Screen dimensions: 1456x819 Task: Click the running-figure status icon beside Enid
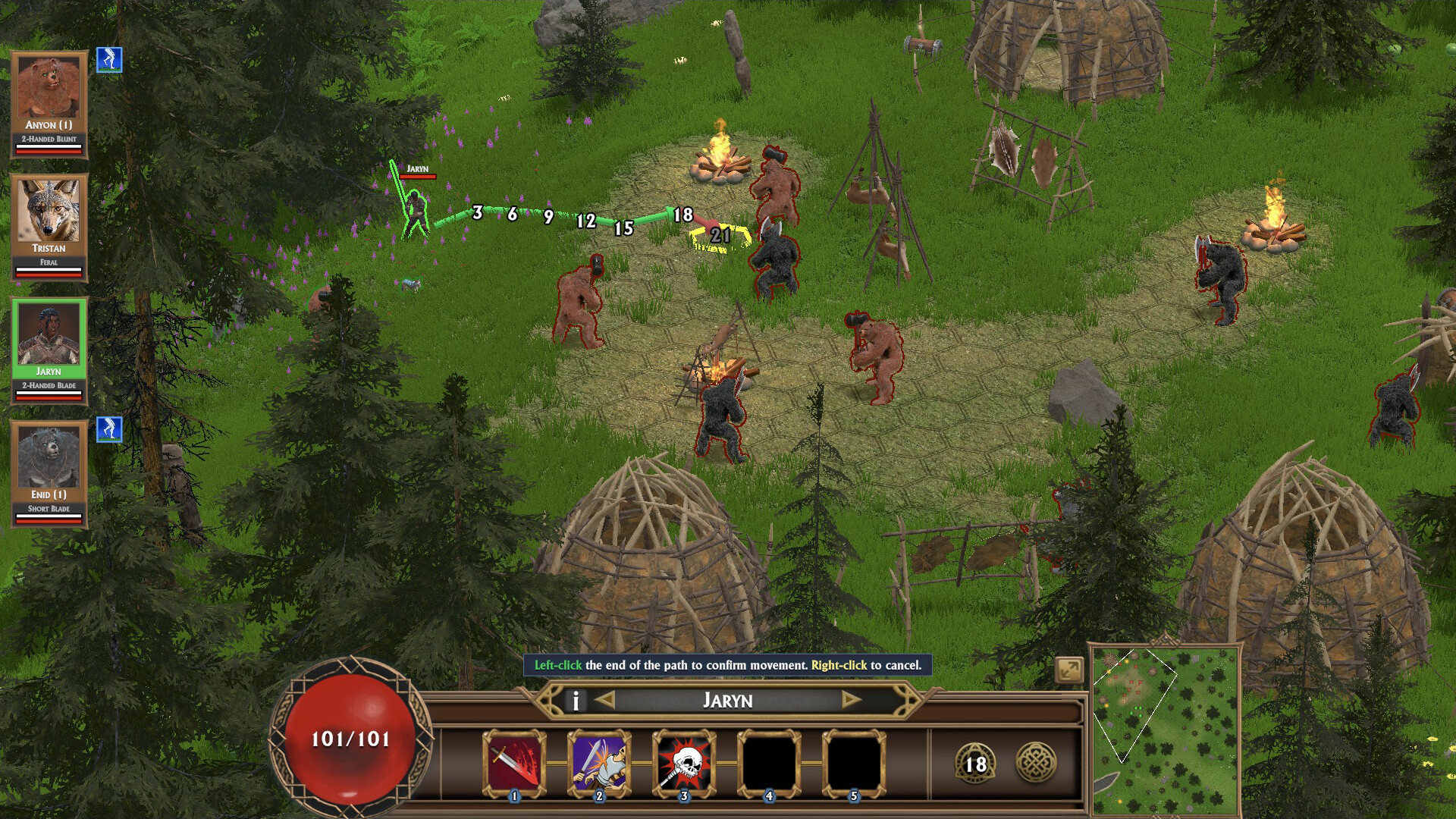coord(108,430)
